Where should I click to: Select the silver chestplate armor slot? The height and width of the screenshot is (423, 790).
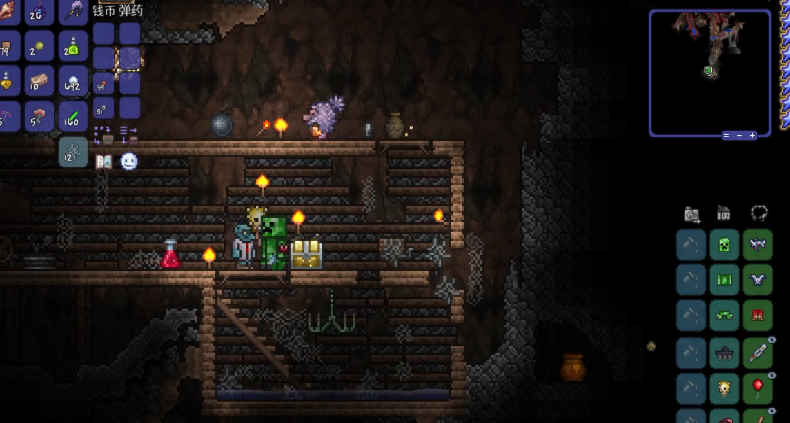point(757,281)
